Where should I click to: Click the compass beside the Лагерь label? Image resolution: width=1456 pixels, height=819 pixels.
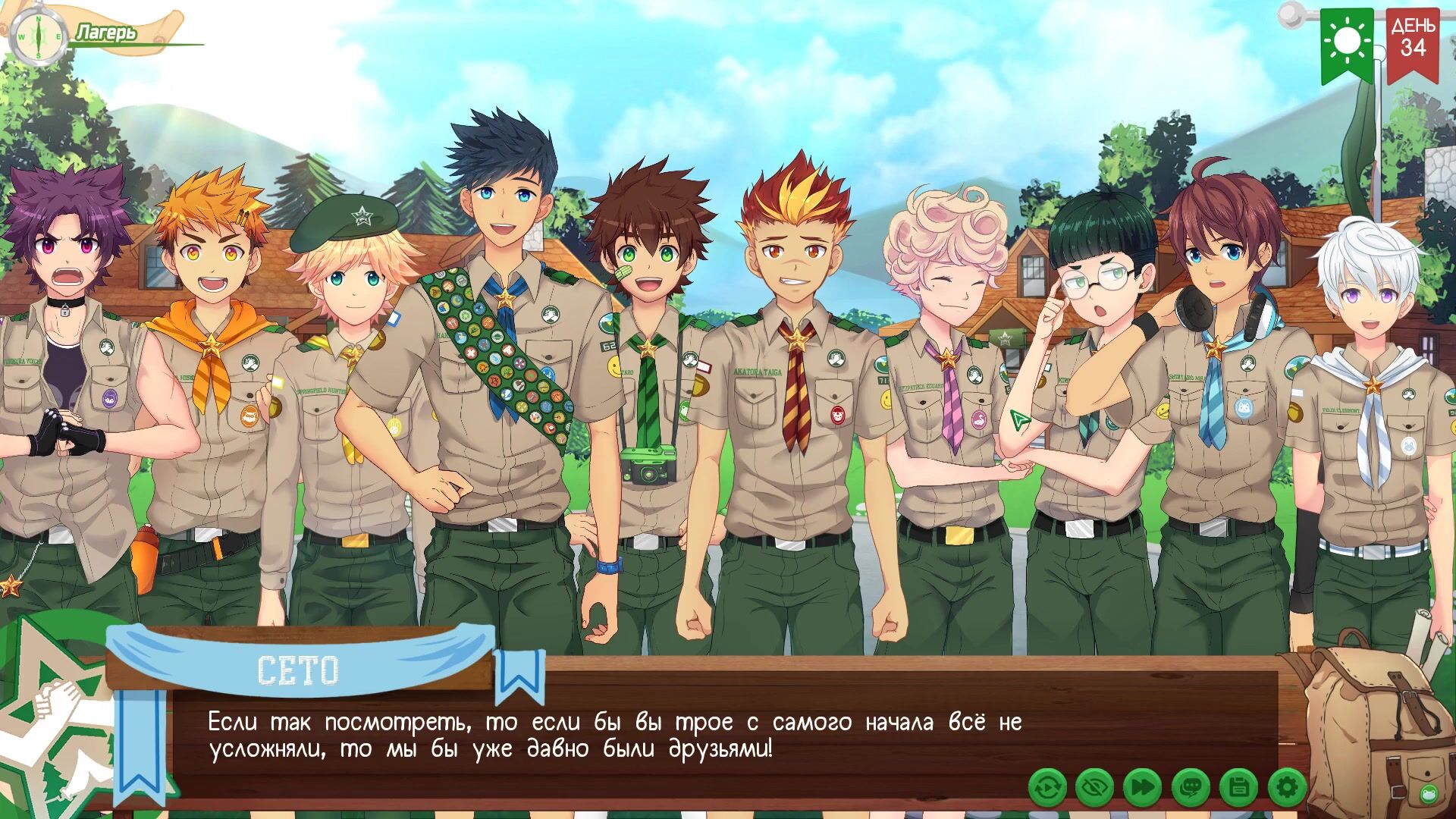[38, 36]
